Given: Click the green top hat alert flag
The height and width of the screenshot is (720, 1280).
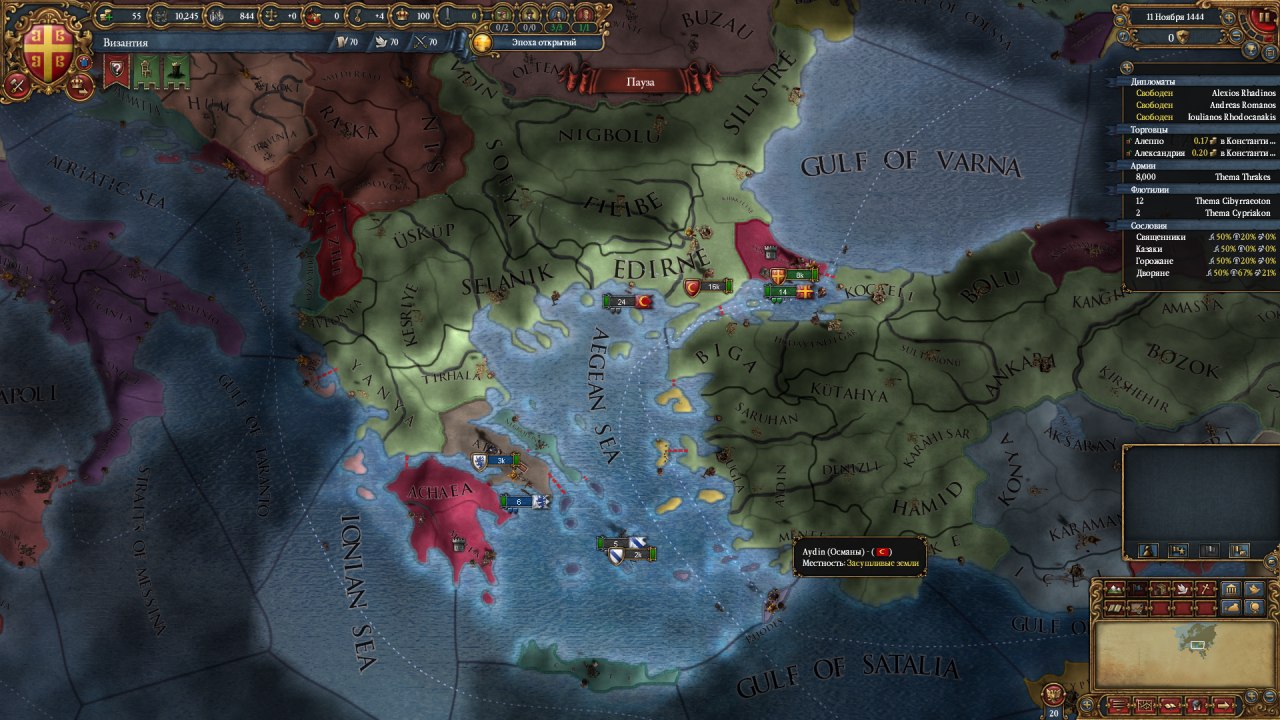Looking at the screenshot, I should pos(176,71).
